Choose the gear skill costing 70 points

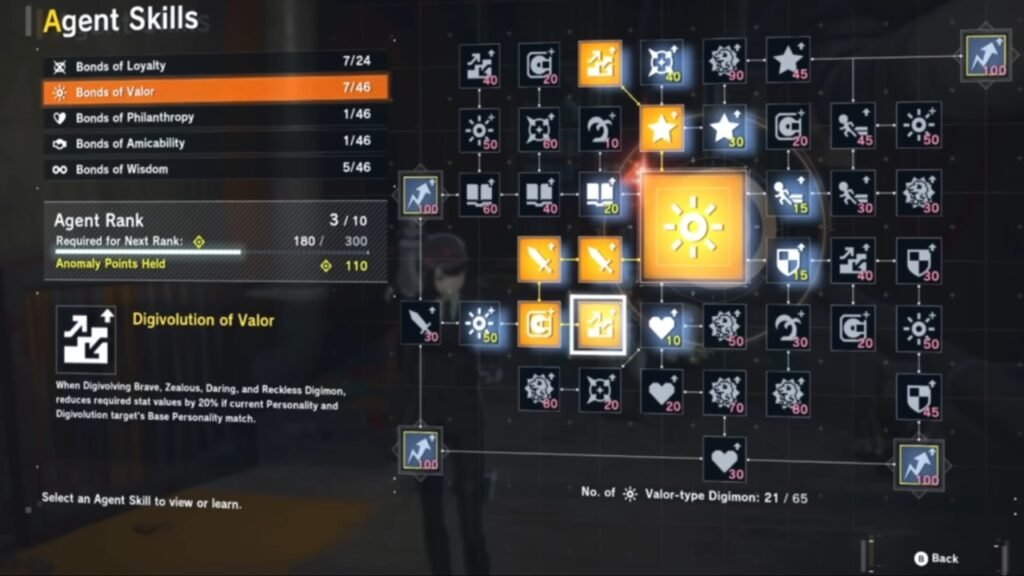[x=724, y=392]
